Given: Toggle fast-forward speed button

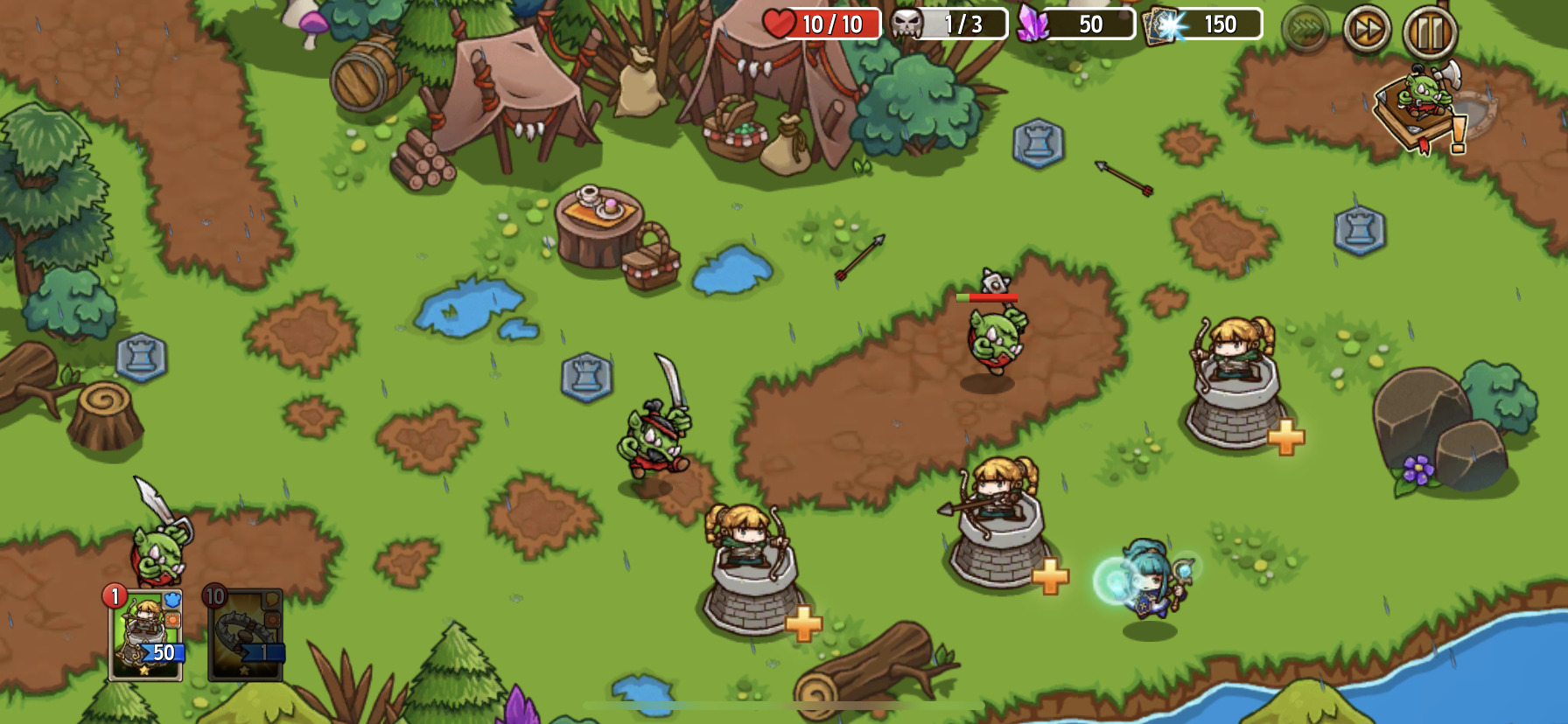Looking at the screenshot, I should [1366, 31].
